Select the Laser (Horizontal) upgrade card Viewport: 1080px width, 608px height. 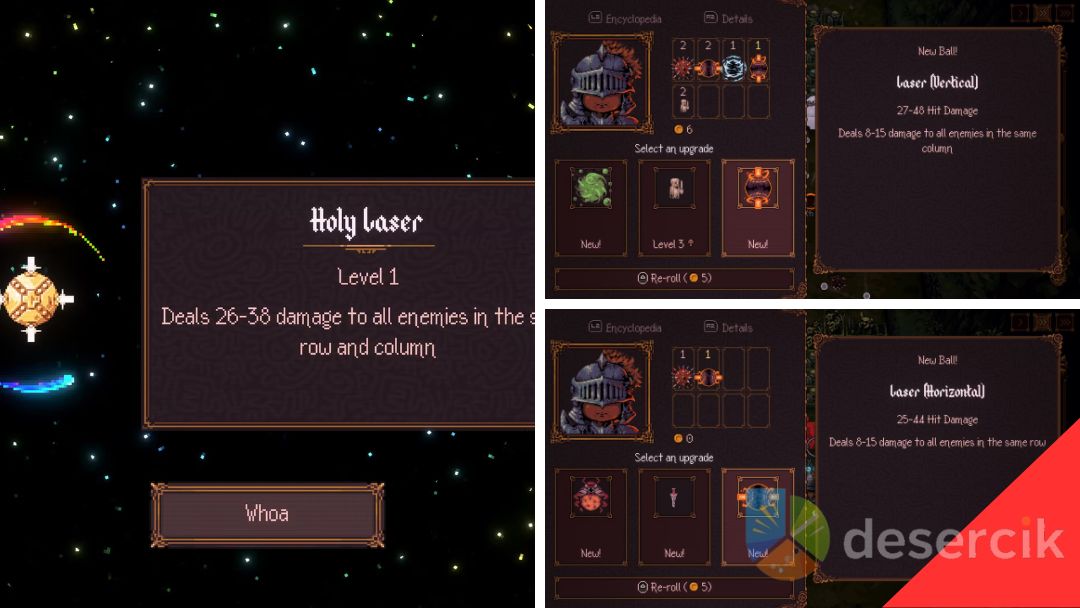(757, 516)
